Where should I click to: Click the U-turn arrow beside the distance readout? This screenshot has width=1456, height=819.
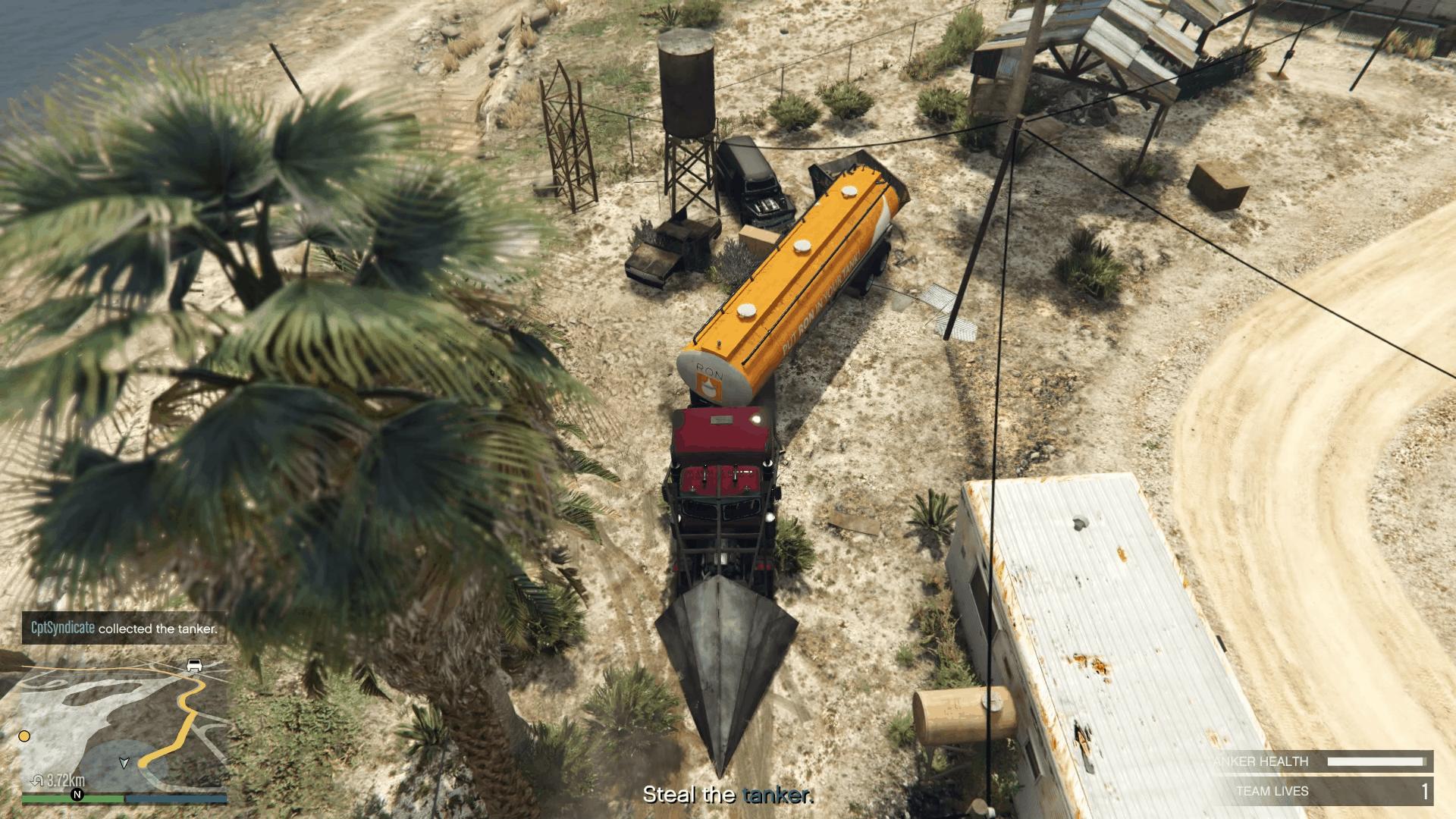tap(39, 780)
